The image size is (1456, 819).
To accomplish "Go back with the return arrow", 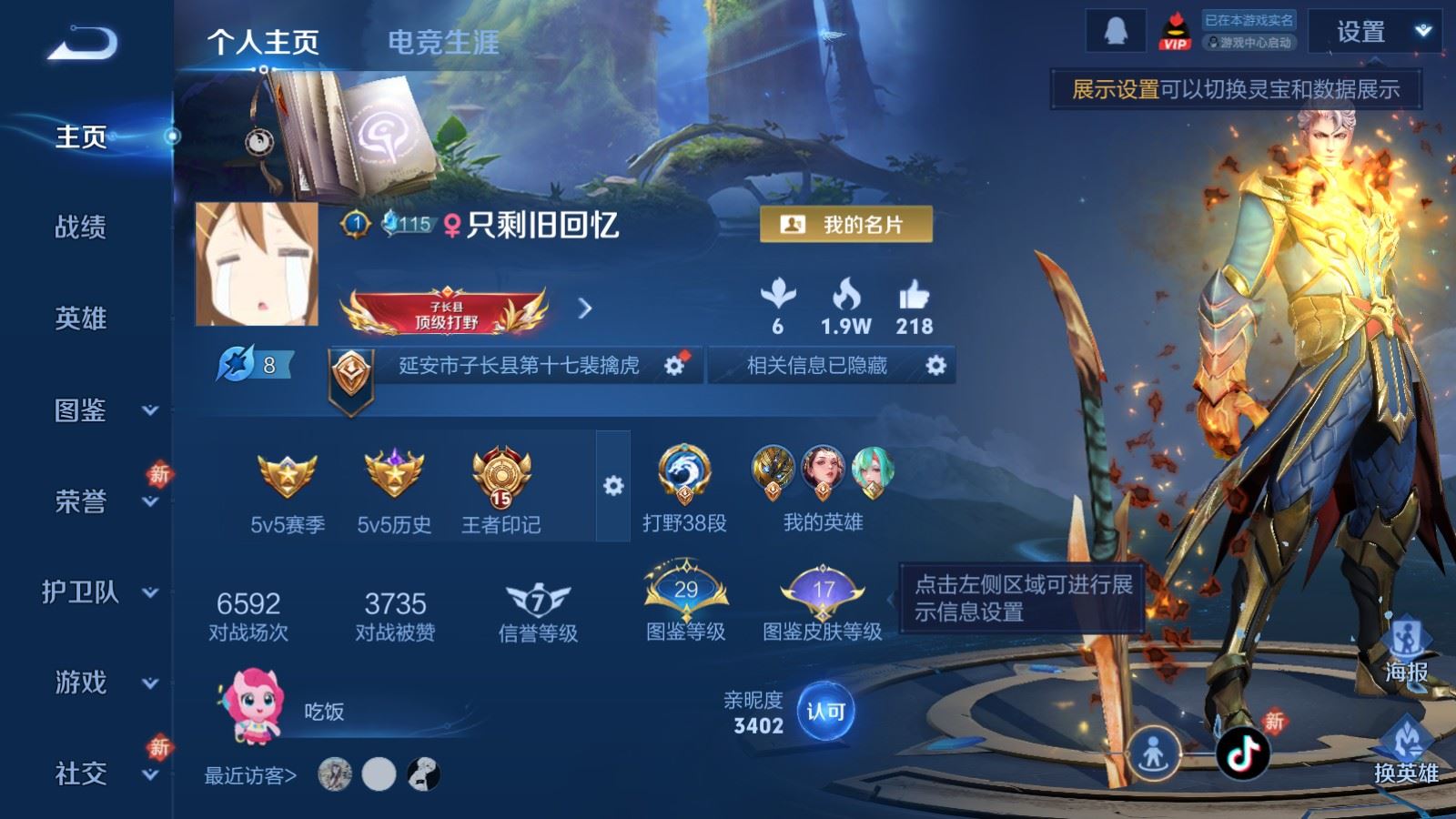I will pos(82,43).
